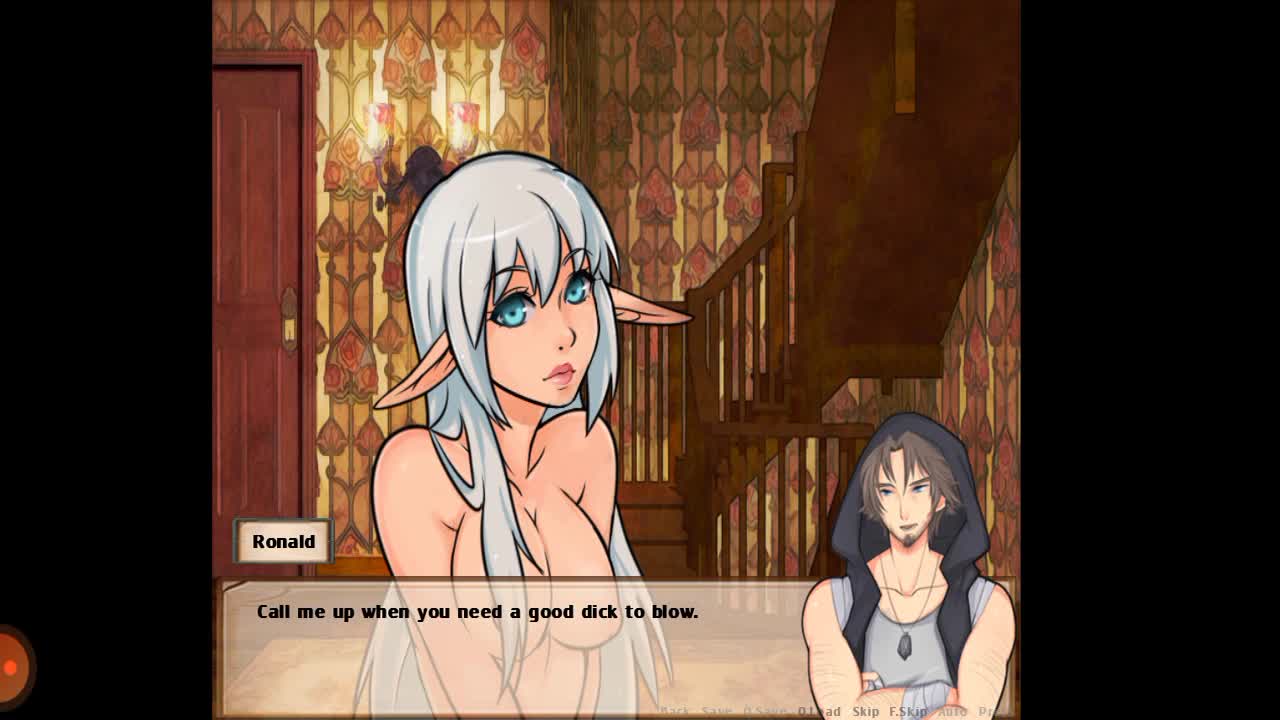The width and height of the screenshot is (1280, 720).
Task: Quick load with Q.Load
Action: coord(818,711)
